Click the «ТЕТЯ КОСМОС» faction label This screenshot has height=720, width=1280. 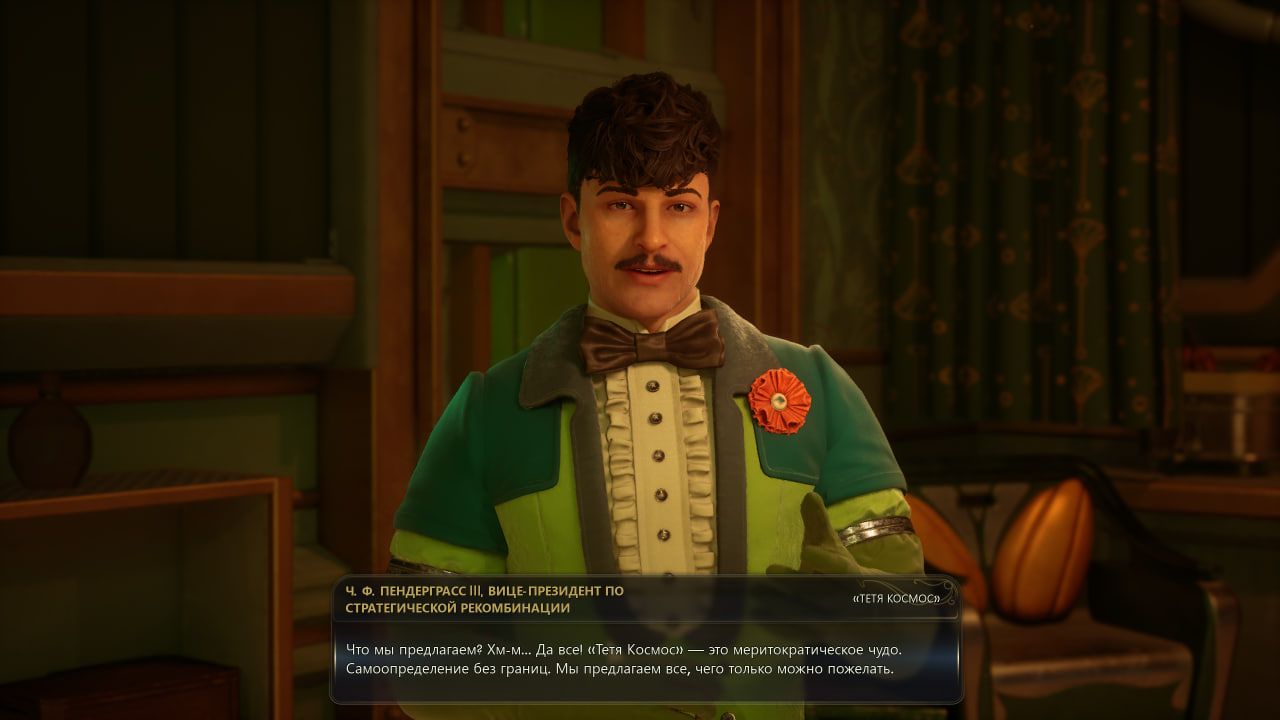pyautogui.click(x=895, y=598)
